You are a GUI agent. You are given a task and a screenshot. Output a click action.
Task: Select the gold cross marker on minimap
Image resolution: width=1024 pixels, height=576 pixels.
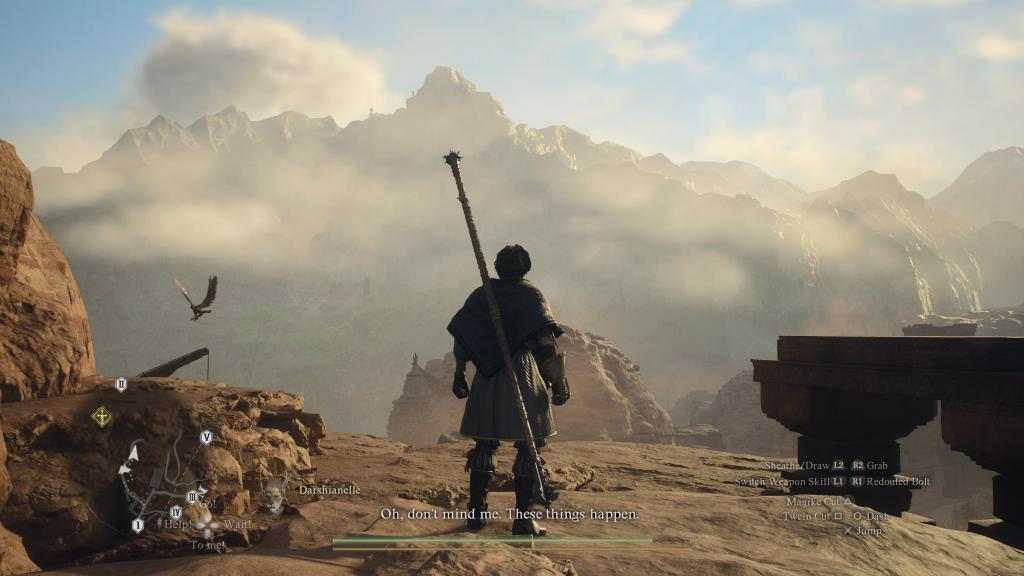point(101,416)
